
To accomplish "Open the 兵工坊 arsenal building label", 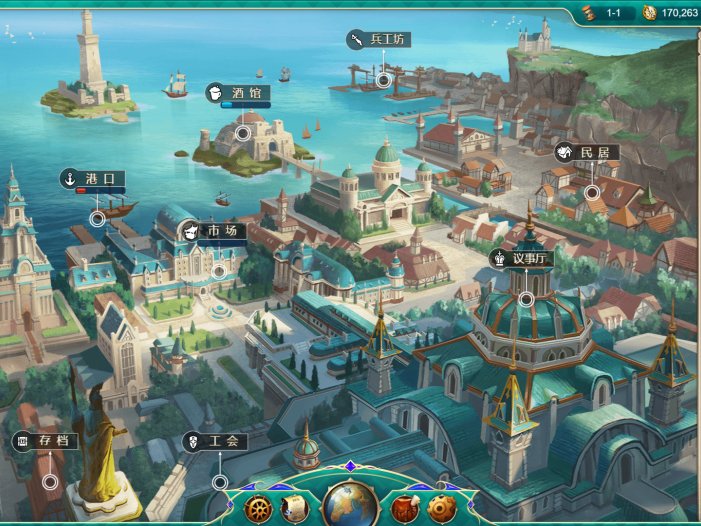I will [x=379, y=40].
